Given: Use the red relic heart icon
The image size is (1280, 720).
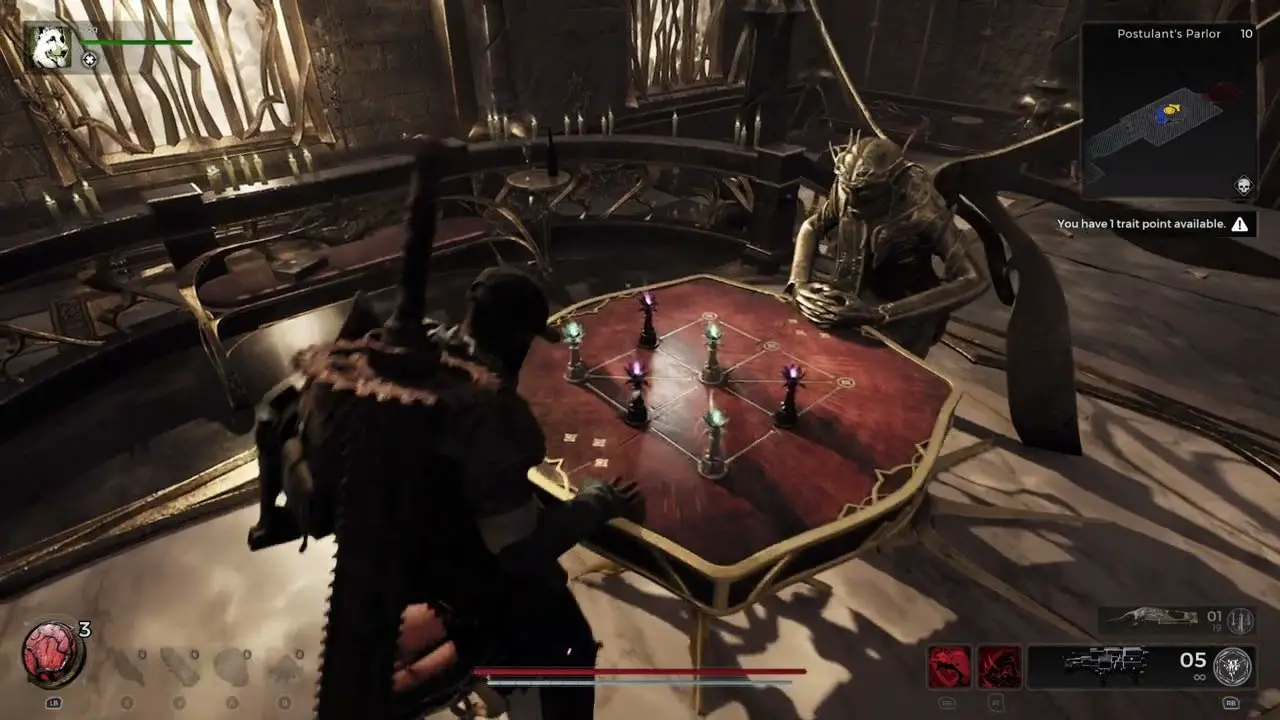Looking at the screenshot, I should (51, 654).
